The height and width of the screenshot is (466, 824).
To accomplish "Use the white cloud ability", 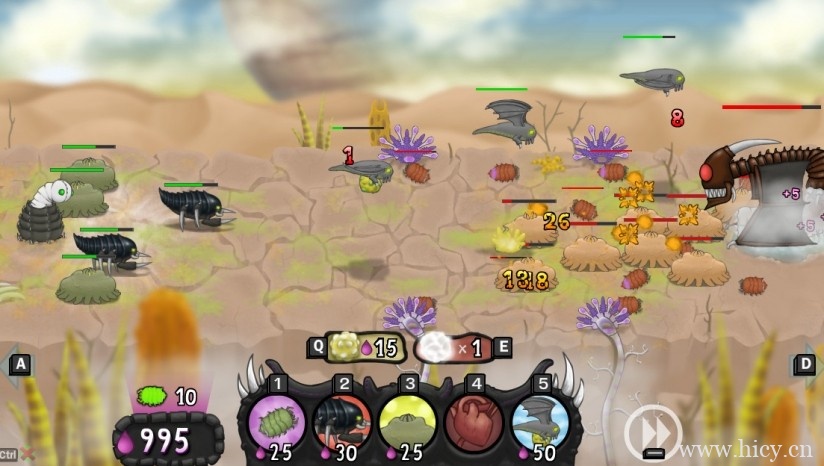I will tap(437, 347).
